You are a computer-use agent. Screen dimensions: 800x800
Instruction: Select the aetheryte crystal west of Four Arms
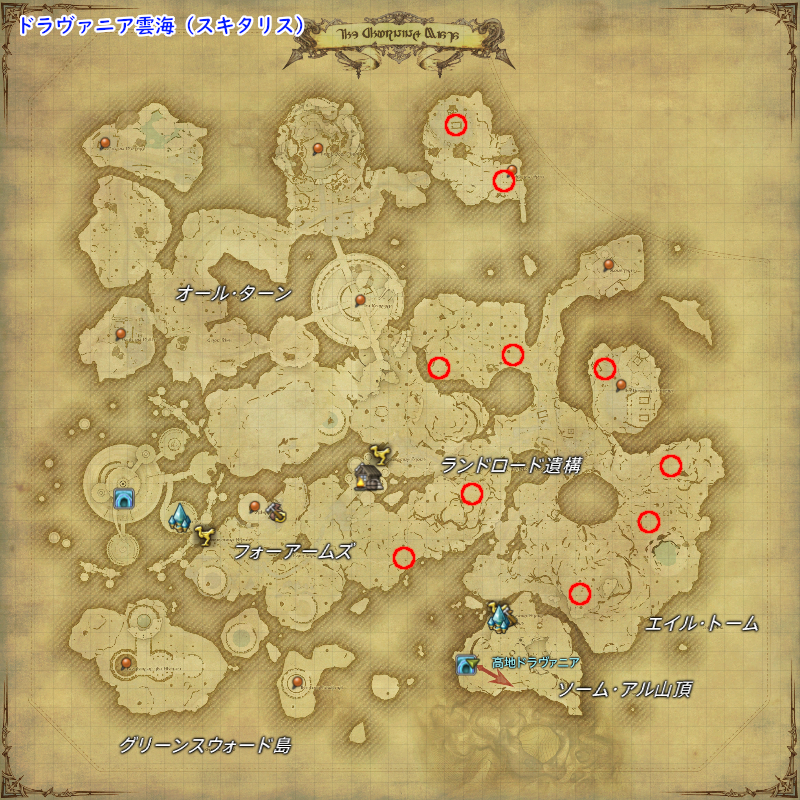pos(181,516)
